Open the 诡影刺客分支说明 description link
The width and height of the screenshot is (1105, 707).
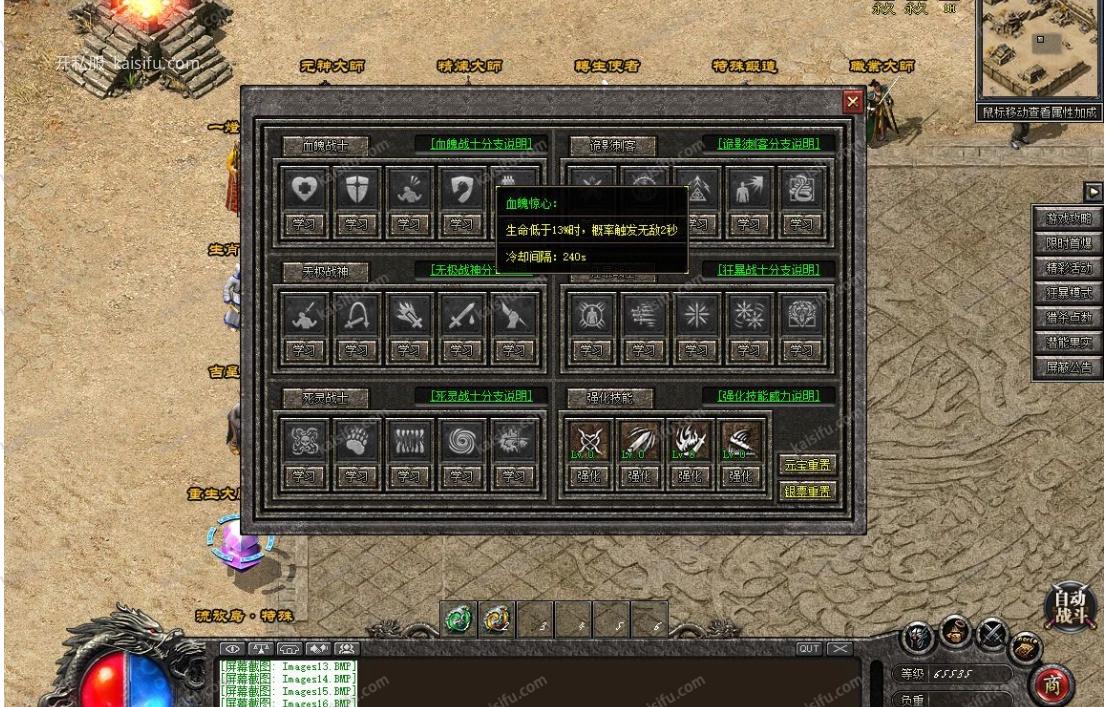click(768, 144)
